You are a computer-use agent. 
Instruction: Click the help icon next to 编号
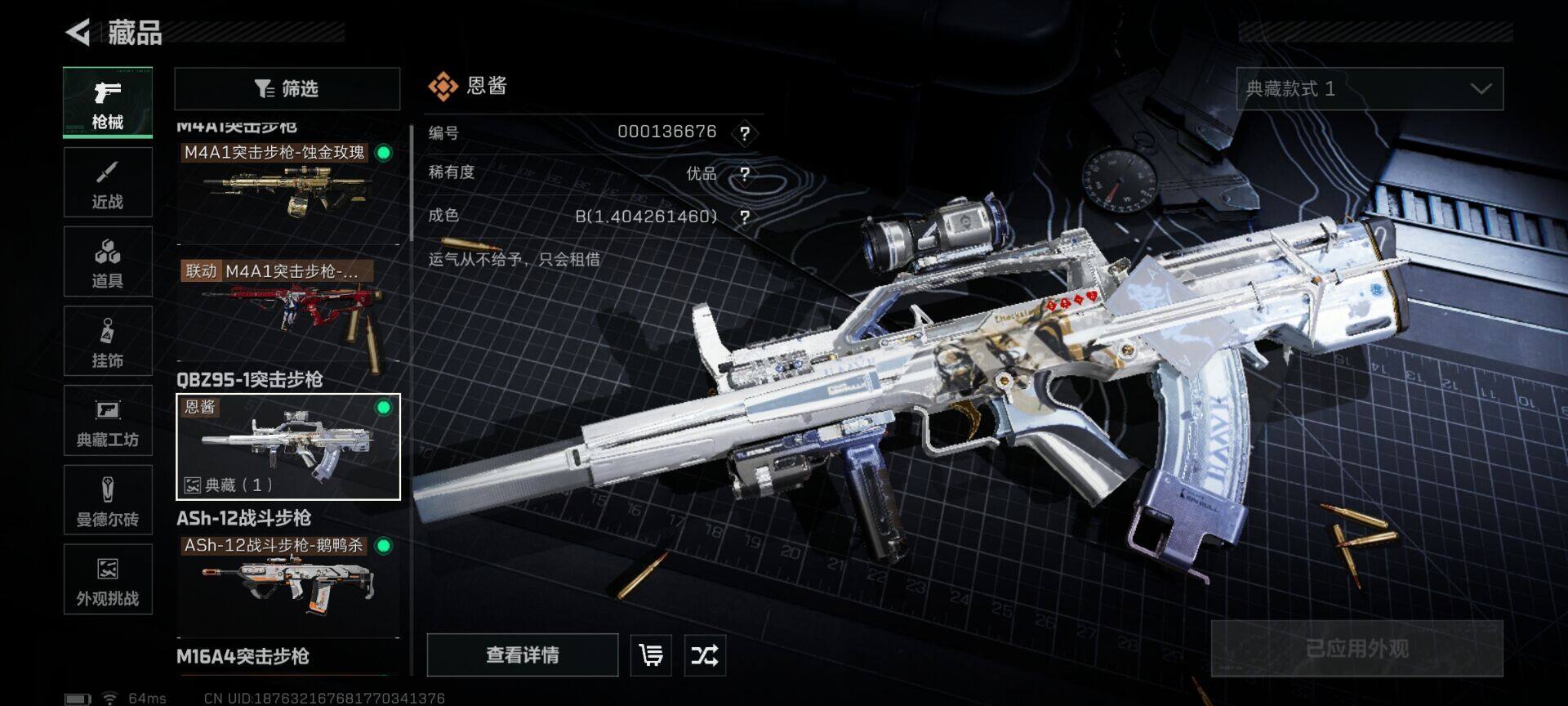[x=744, y=133]
